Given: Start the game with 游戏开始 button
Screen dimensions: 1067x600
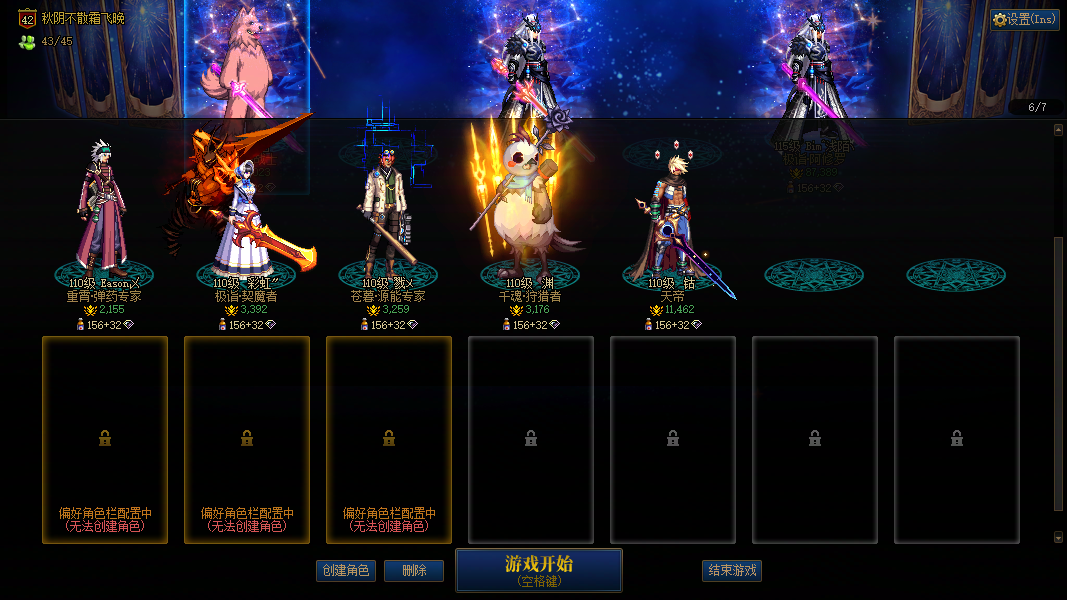Looking at the screenshot, I should click(539, 569).
